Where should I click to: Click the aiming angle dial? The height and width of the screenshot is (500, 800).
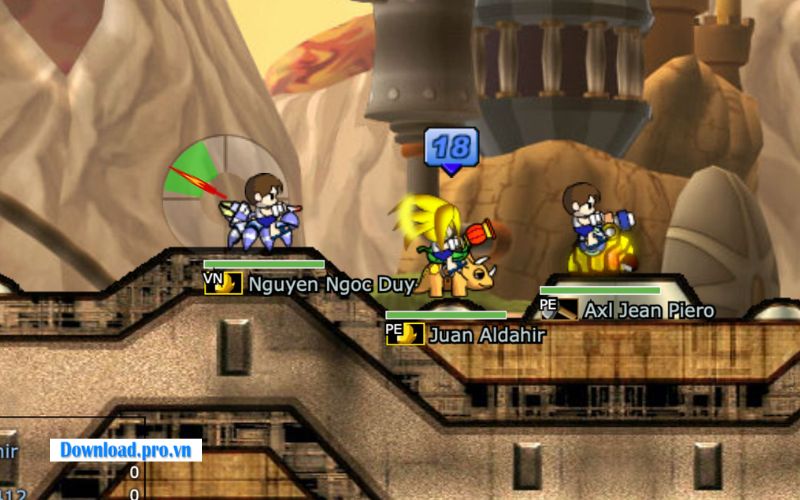click(x=222, y=190)
